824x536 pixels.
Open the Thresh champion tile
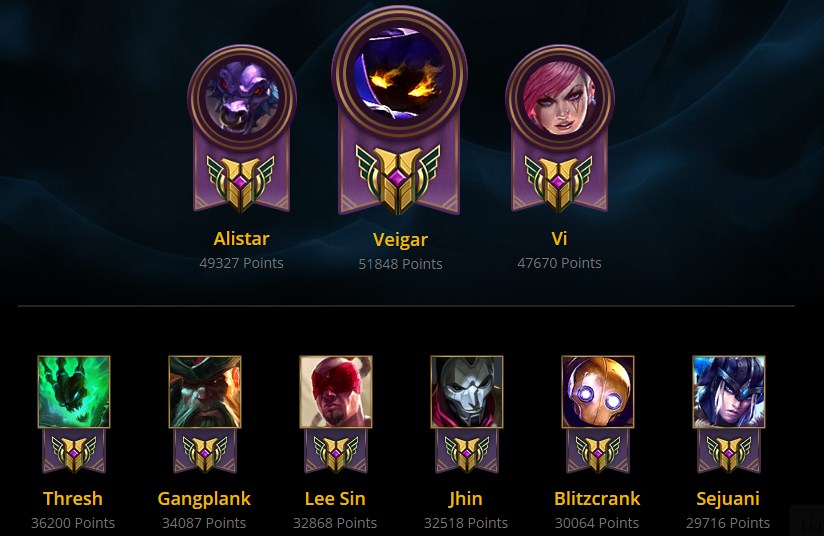(74, 392)
